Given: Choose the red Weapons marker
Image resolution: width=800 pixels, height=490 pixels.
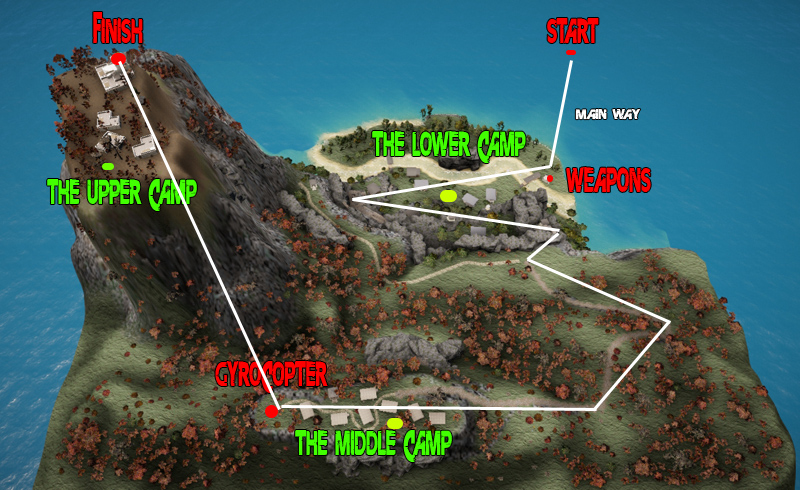Looking at the screenshot, I should [549, 179].
